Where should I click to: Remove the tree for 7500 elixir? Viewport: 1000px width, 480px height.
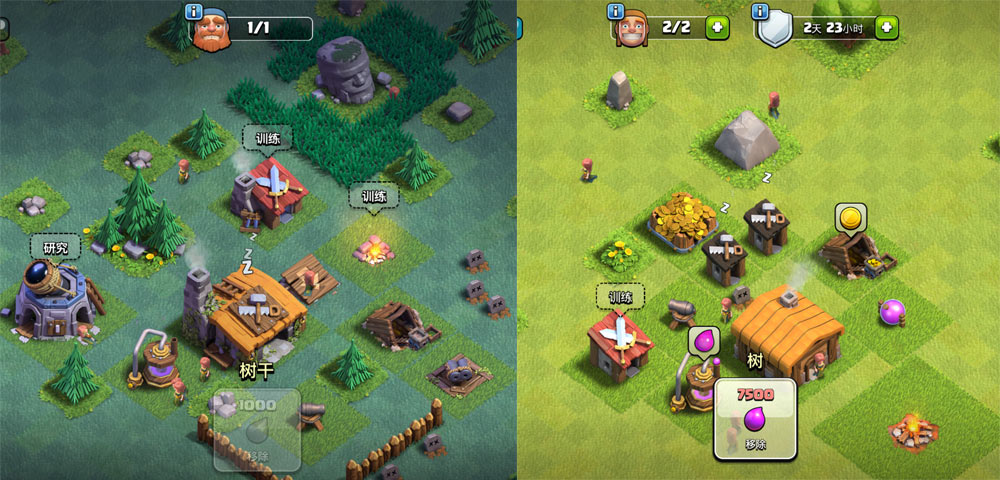click(x=755, y=418)
